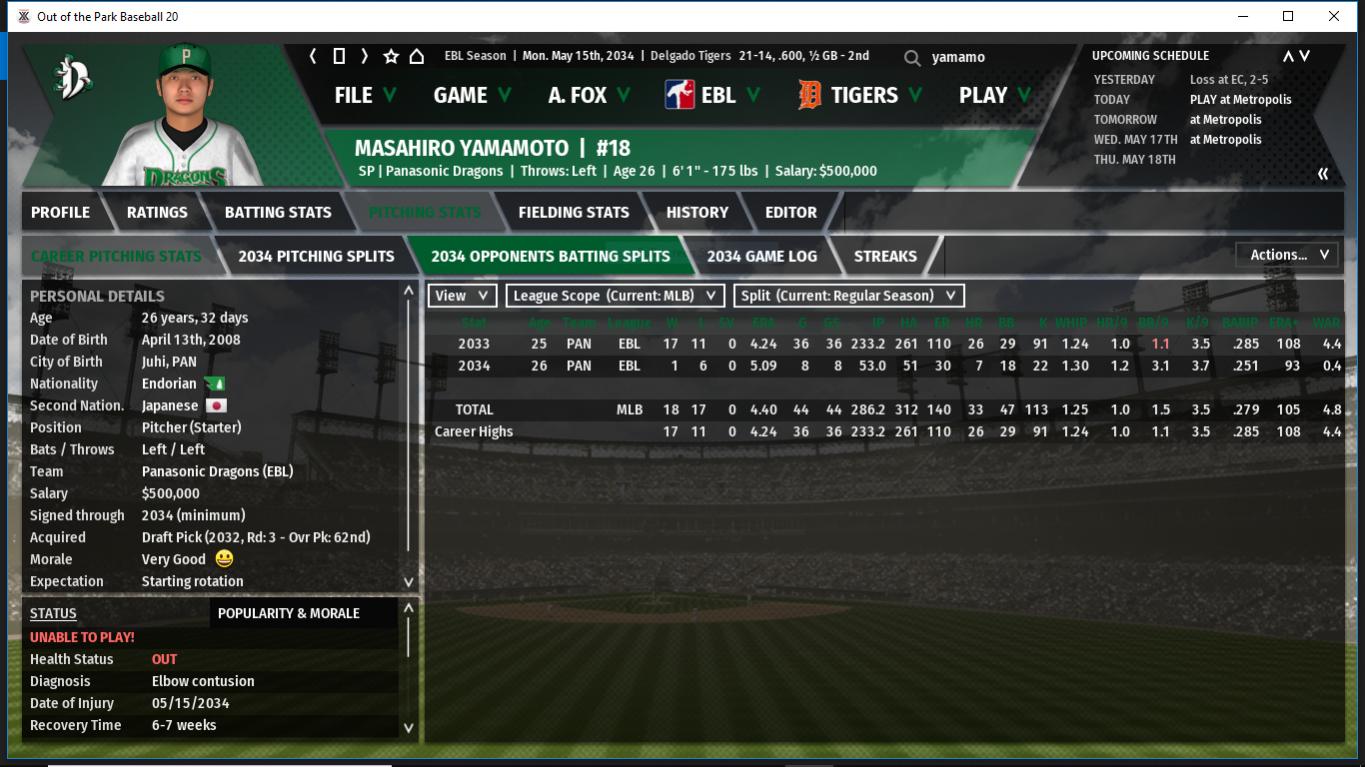The height and width of the screenshot is (767, 1365).
Task: Close the game window
Action: coord(1333,16)
